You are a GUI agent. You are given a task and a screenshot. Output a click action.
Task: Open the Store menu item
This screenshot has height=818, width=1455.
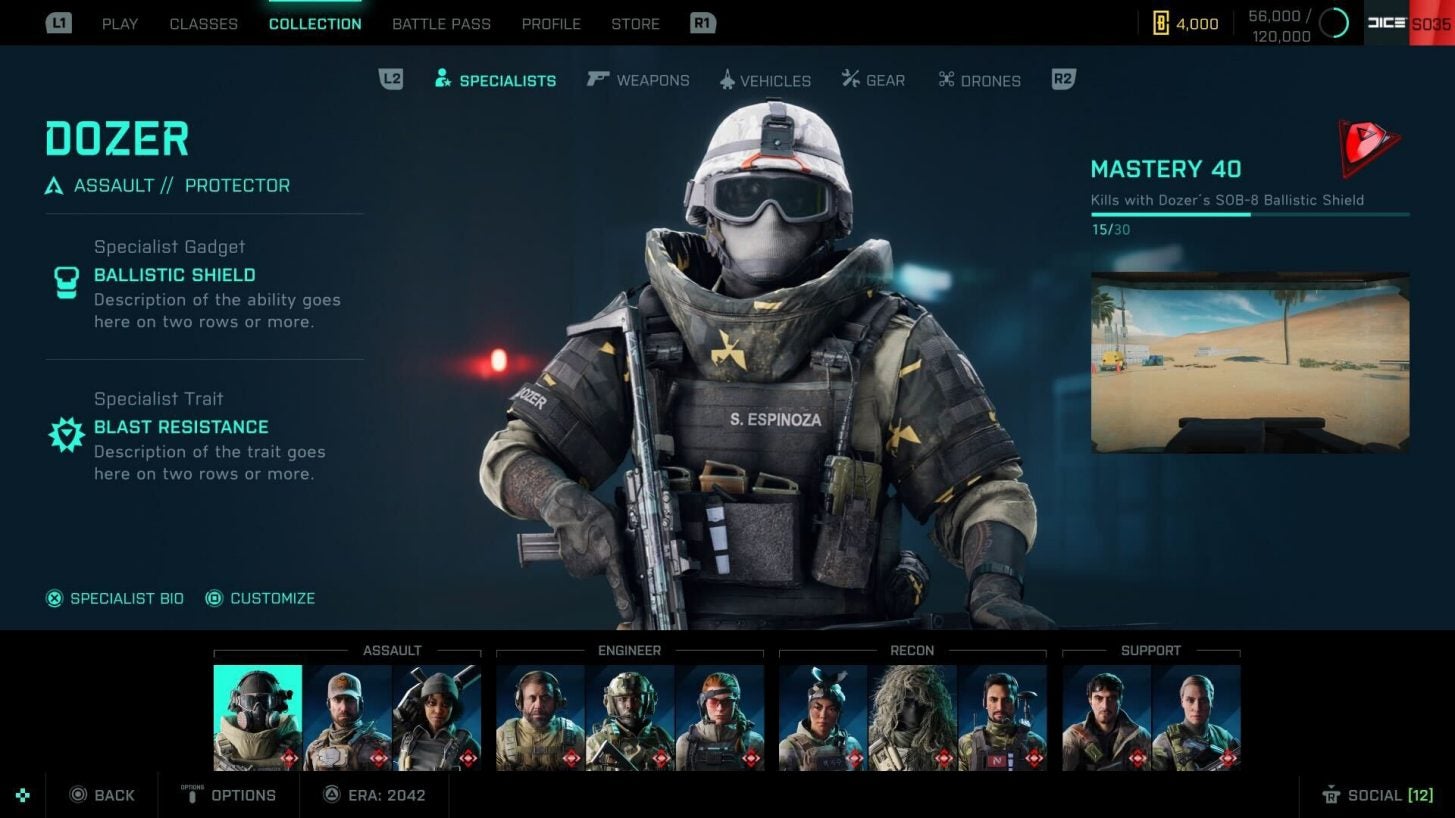(635, 23)
